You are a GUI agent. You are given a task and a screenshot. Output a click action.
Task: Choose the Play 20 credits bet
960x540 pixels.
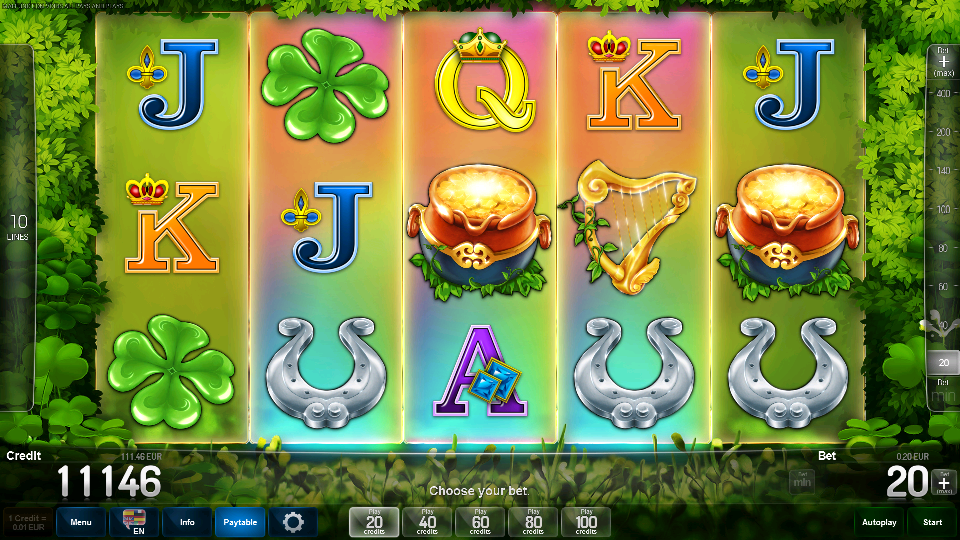[x=374, y=522]
